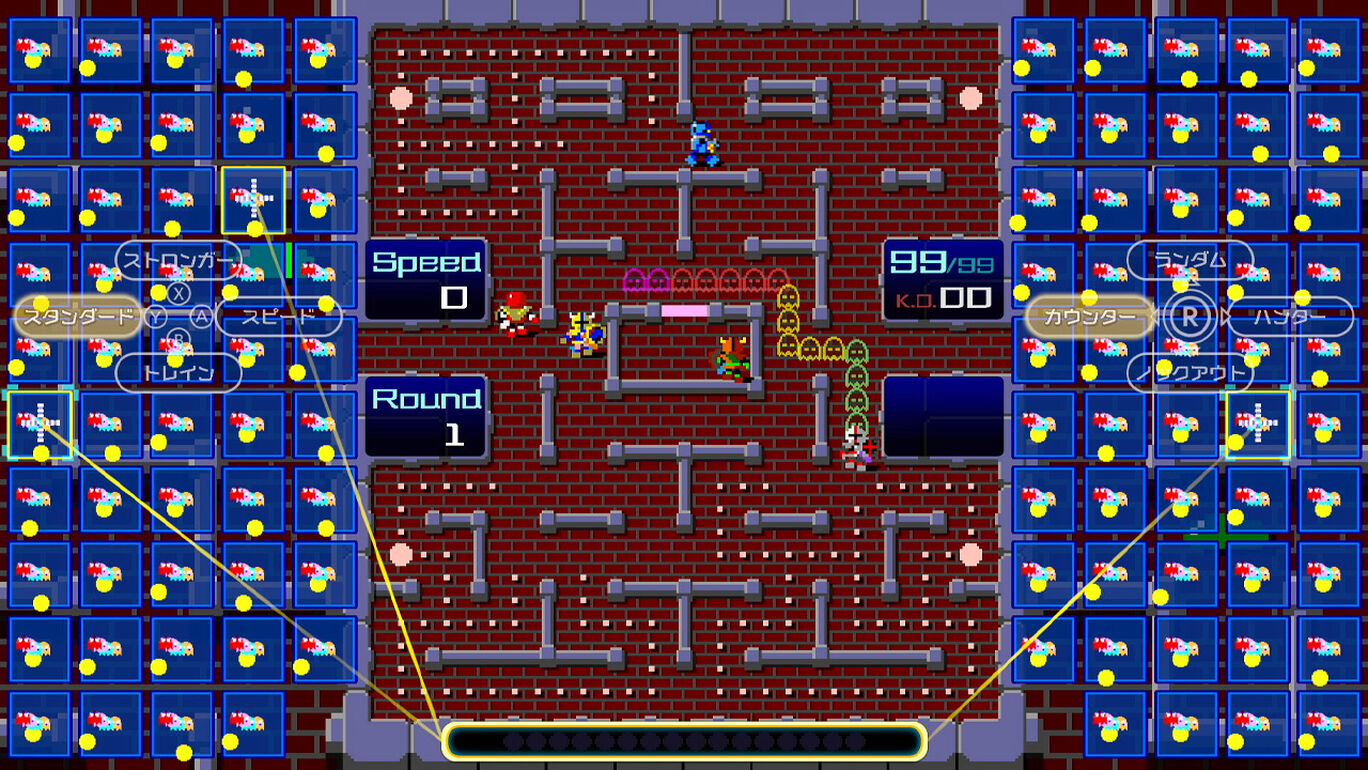Choose the トレイン (Train) strategy button
This screenshot has width=1368, height=770.
[x=177, y=371]
